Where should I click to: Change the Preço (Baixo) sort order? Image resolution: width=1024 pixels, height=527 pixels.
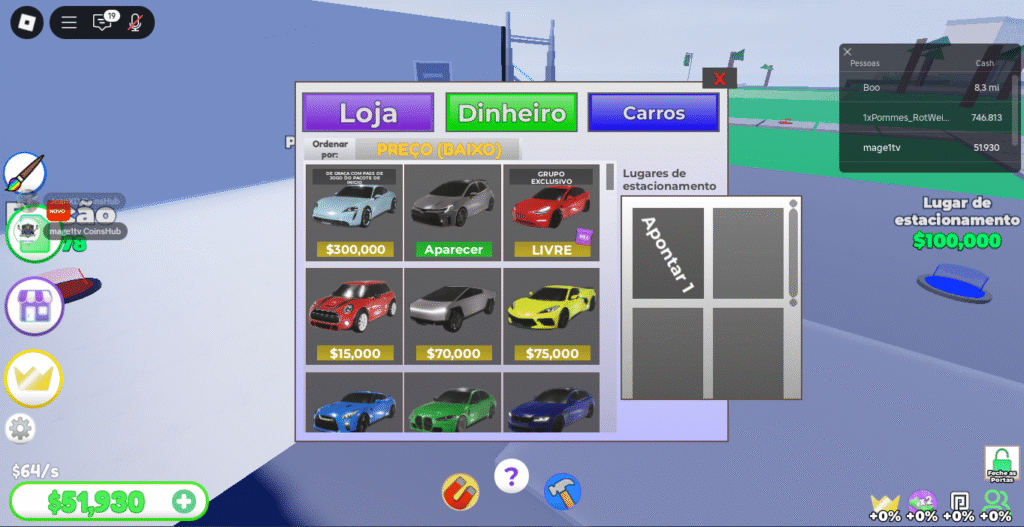(436, 150)
